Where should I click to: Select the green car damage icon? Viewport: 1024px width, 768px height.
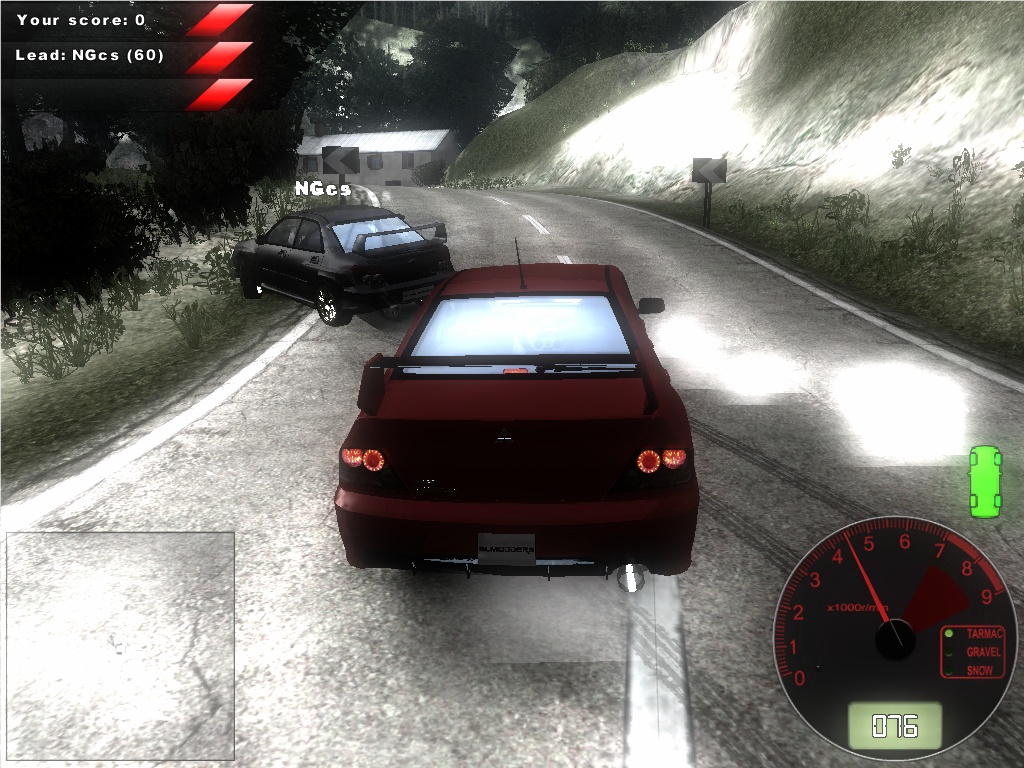click(985, 482)
